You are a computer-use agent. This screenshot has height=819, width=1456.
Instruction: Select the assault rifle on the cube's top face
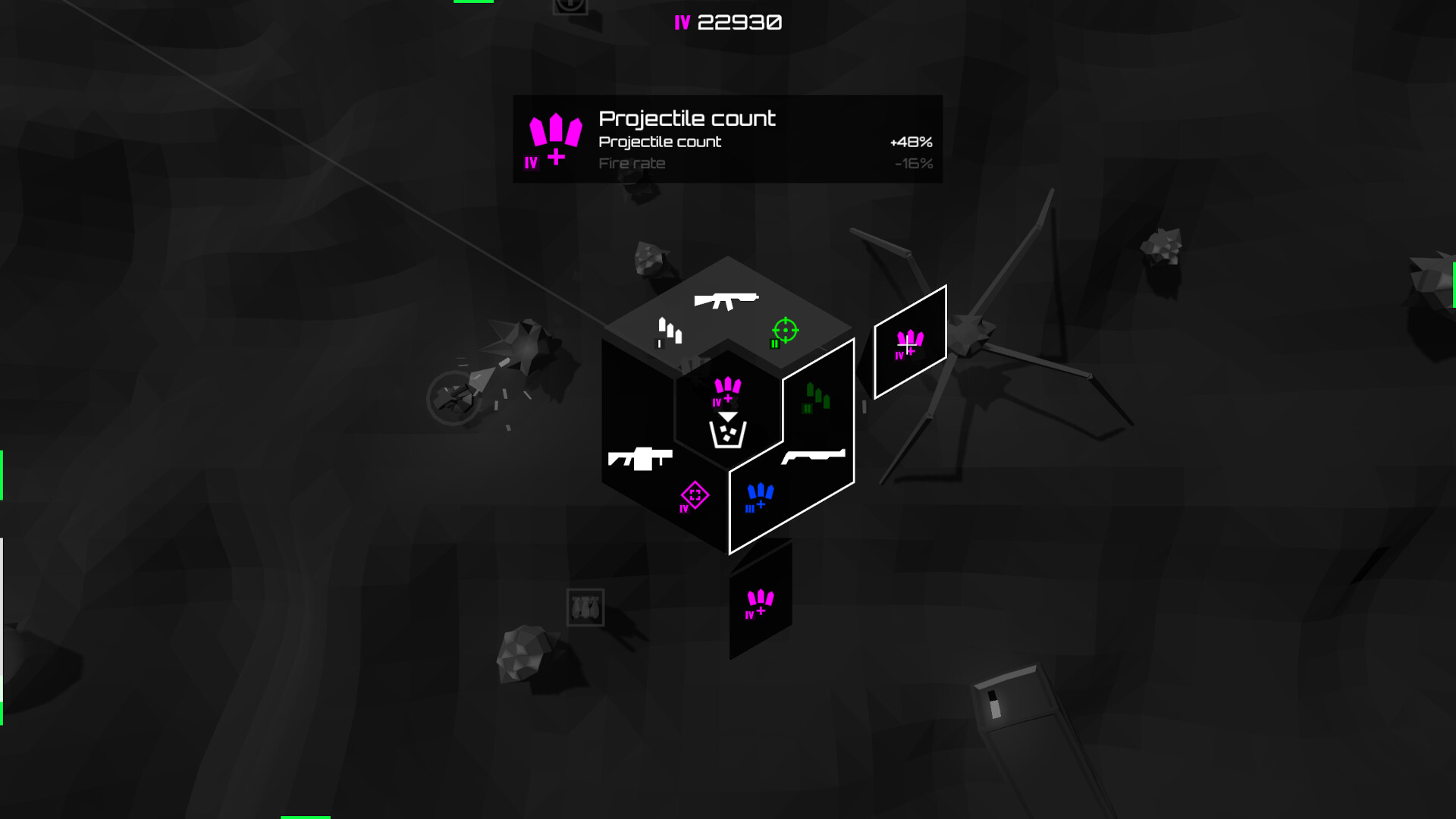click(726, 300)
